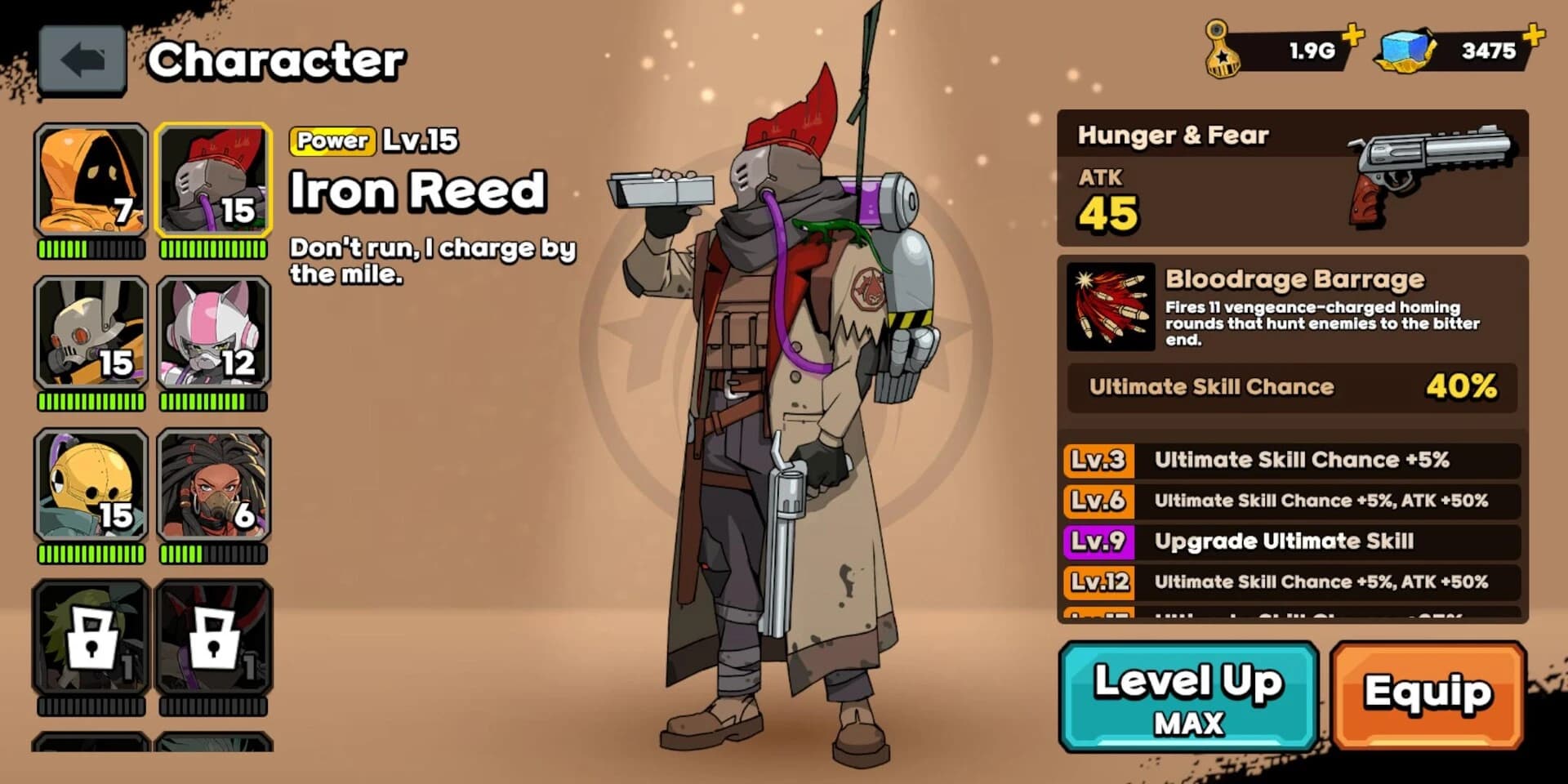Pick the pink cat helmet character
Viewport: 1568px width, 784px height.
213,332
